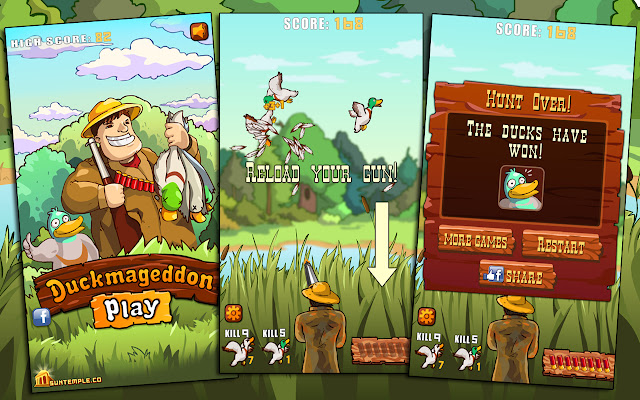Share the score on Facebook
The image size is (640, 400).
click(514, 275)
